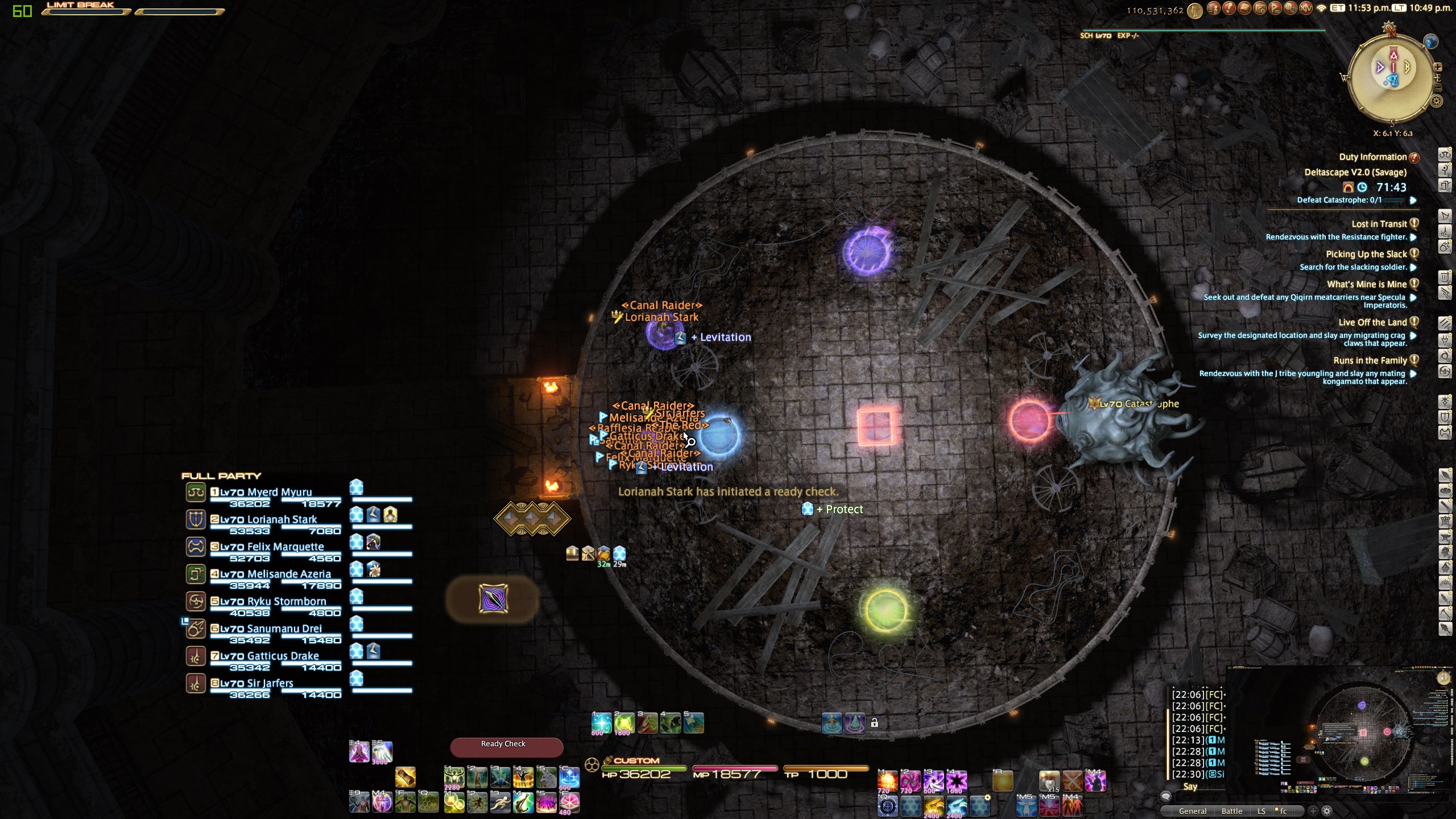Open the General chat tab
The image size is (1456, 819).
click(1192, 811)
